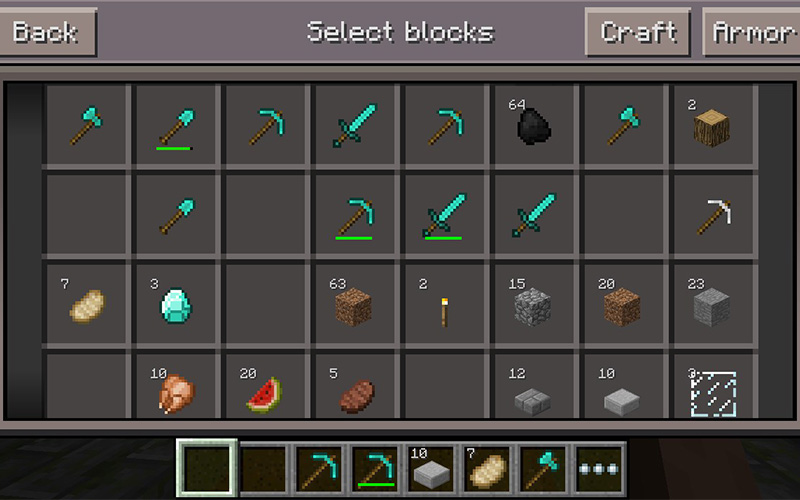800x500 pixels.
Task: Go back using the Back button
Action: [46, 32]
